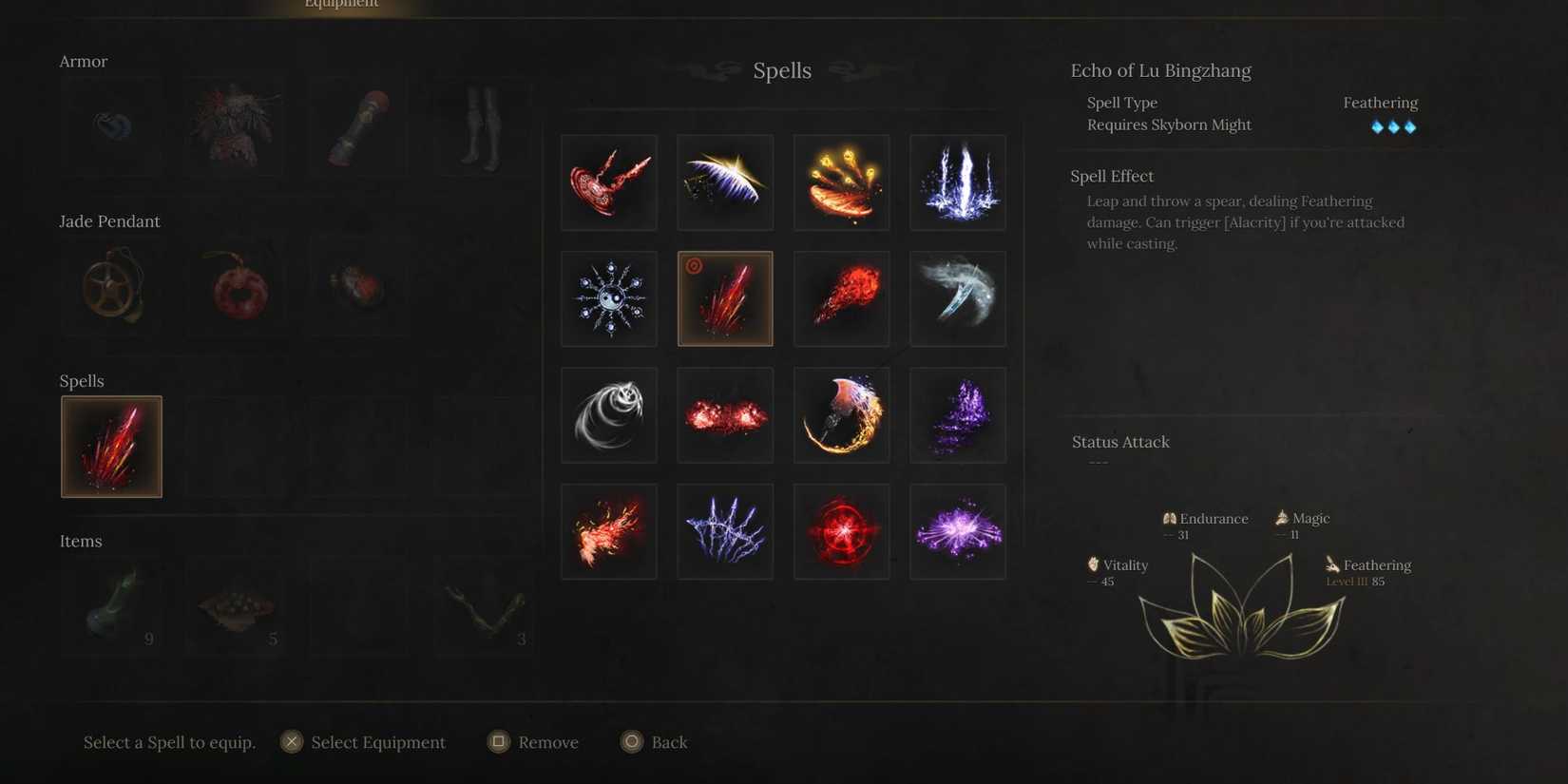1568x784 pixels.
Task: Open the chest armor equipment slot
Action: (x=235, y=127)
